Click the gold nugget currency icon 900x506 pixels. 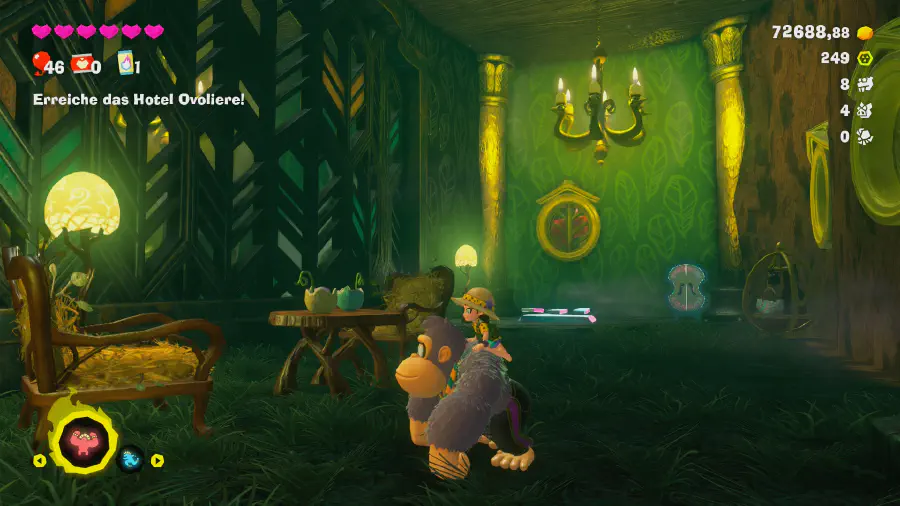(x=865, y=33)
